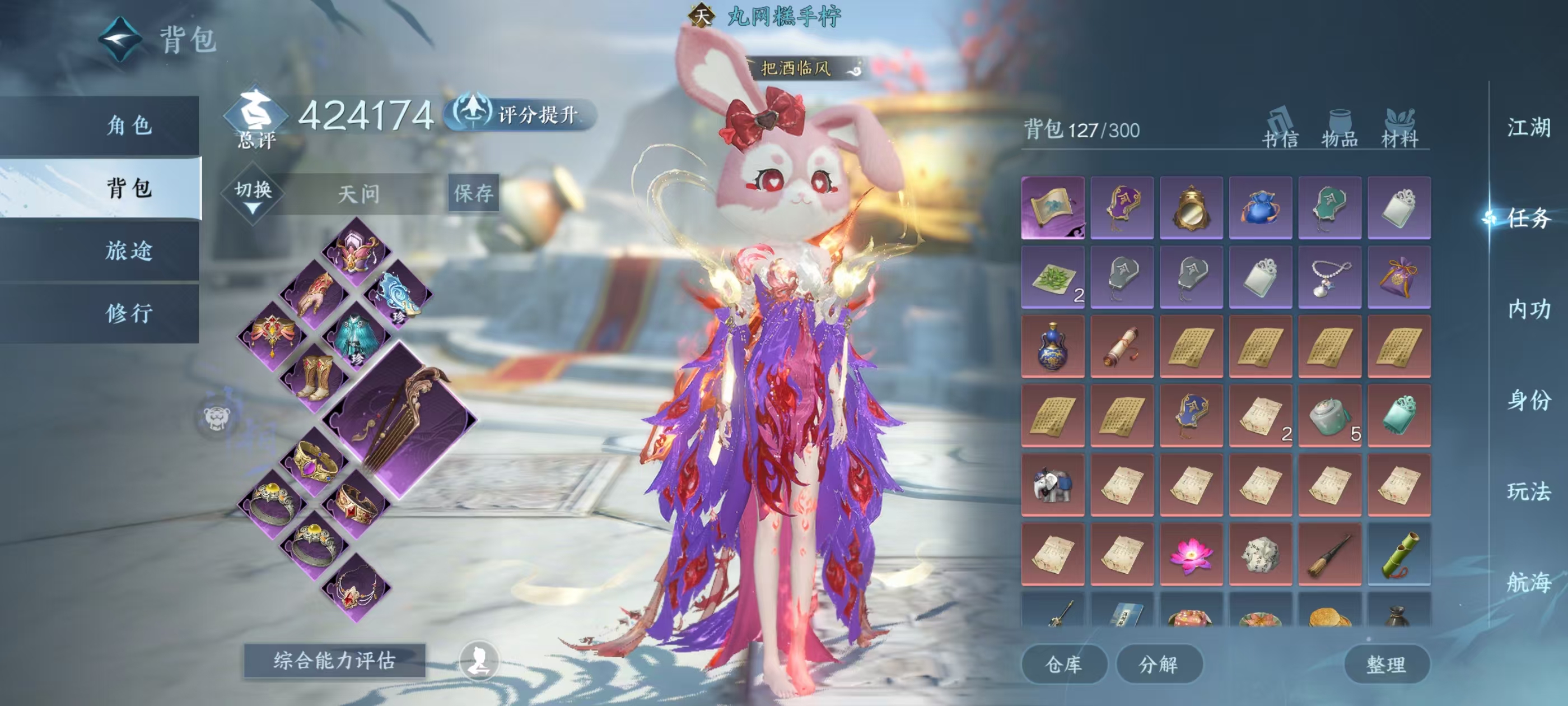Switch to the 旅途 tab
The image size is (1568, 706).
coord(128,251)
